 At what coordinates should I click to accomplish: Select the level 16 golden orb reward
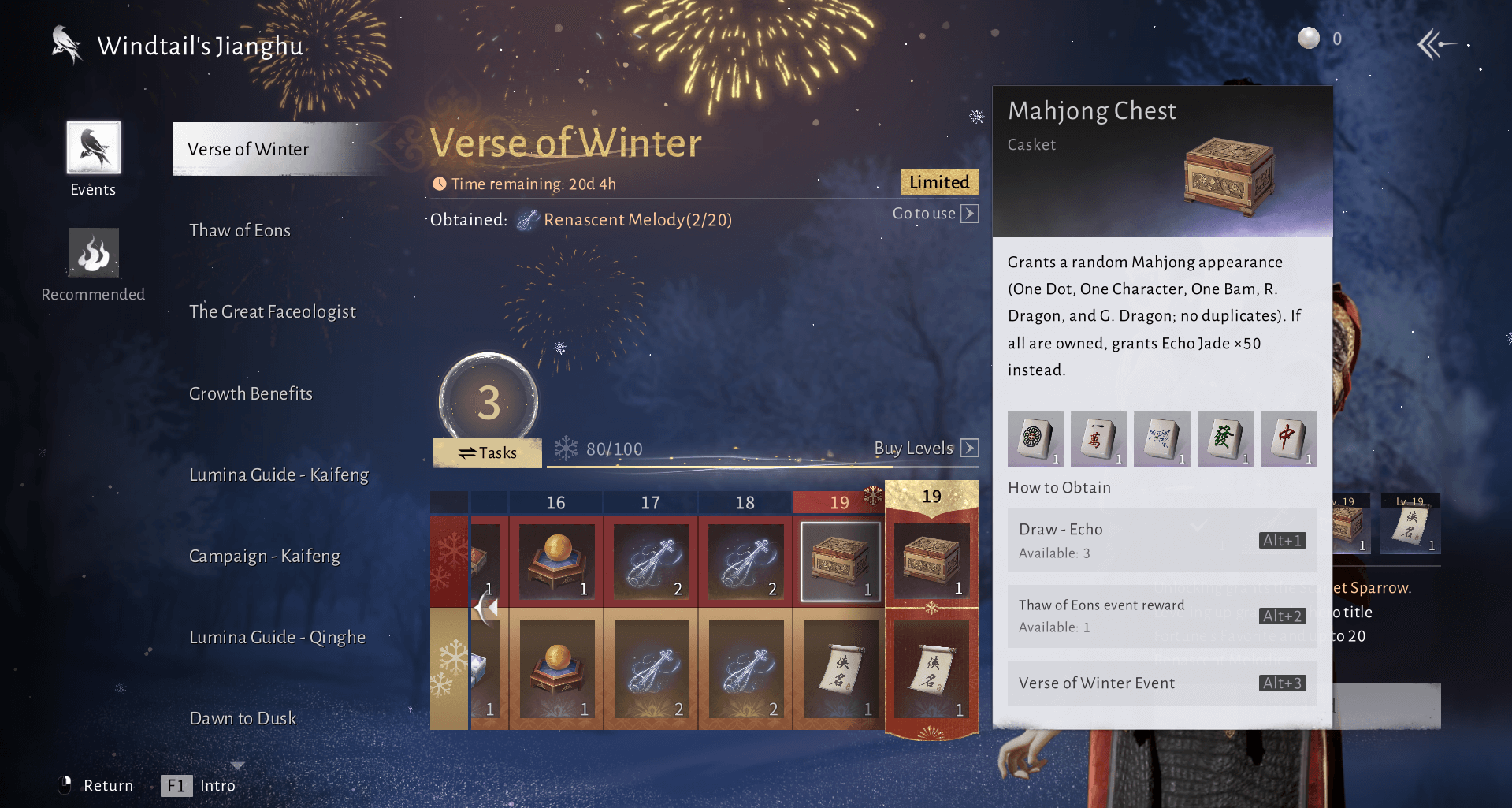point(556,561)
